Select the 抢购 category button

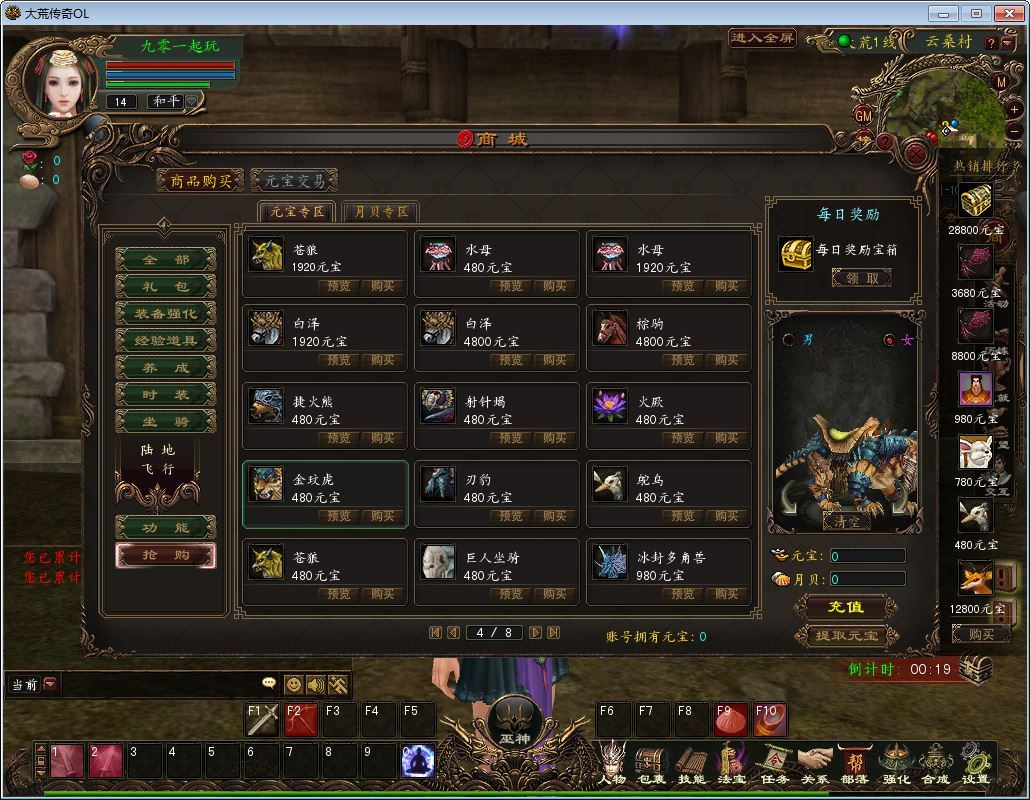166,555
